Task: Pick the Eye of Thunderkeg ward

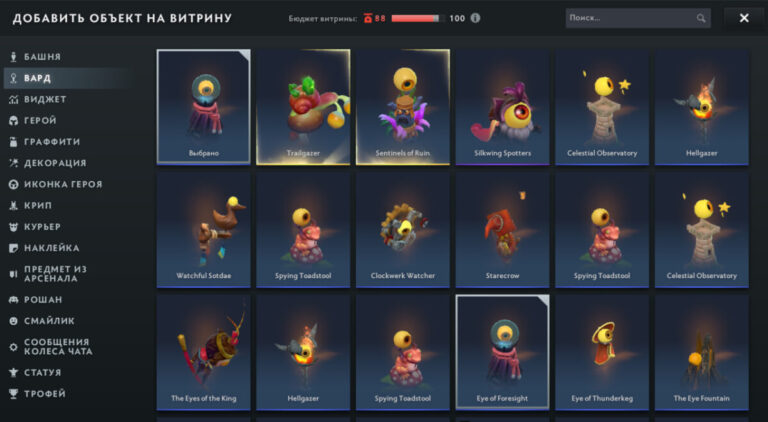Action: click(x=602, y=352)
